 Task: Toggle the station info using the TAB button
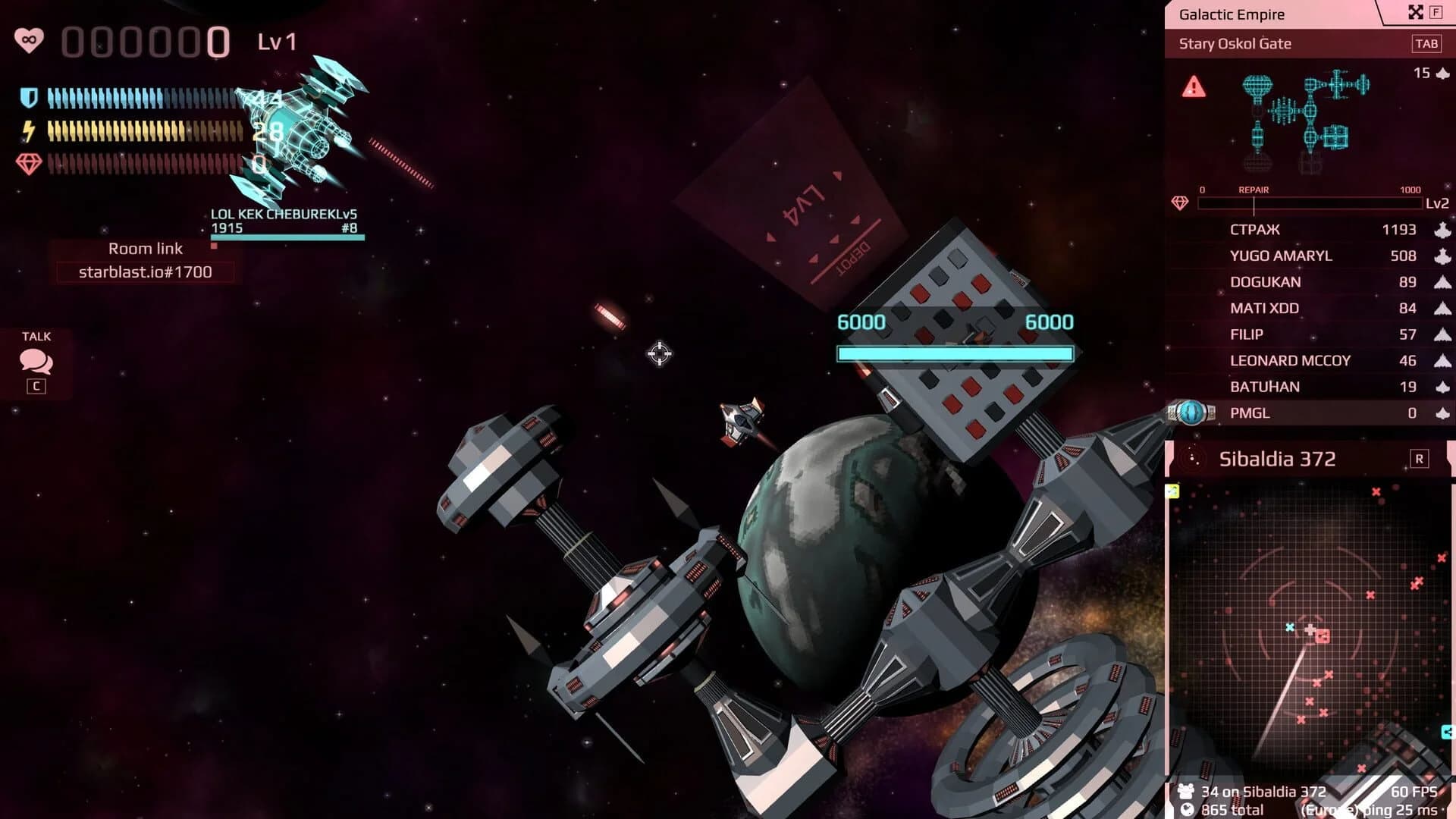point(1429,43)
